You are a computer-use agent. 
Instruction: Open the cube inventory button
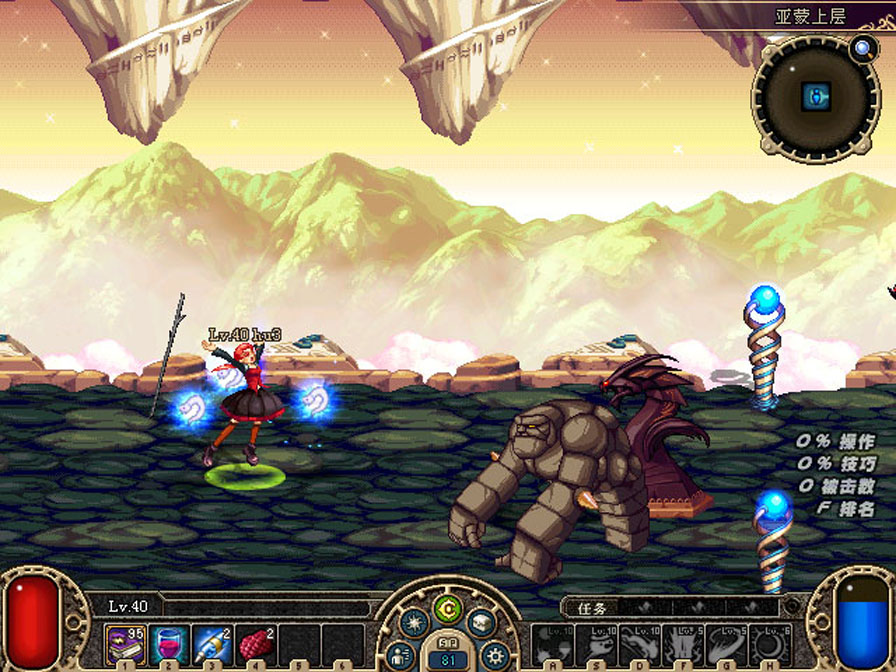click(481, 624)
